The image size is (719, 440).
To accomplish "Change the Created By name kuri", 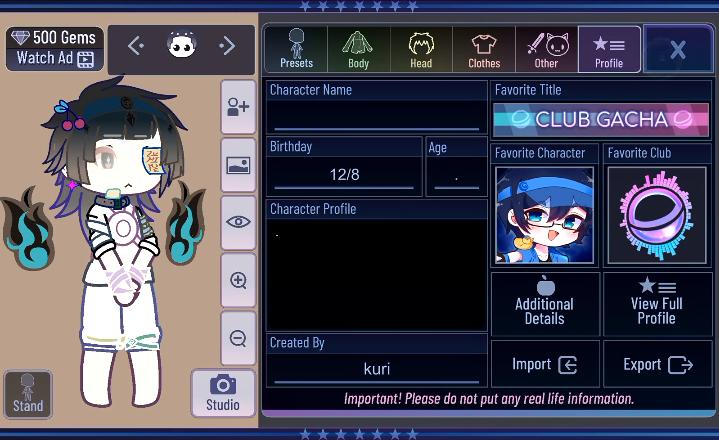I will click(376, 369).
